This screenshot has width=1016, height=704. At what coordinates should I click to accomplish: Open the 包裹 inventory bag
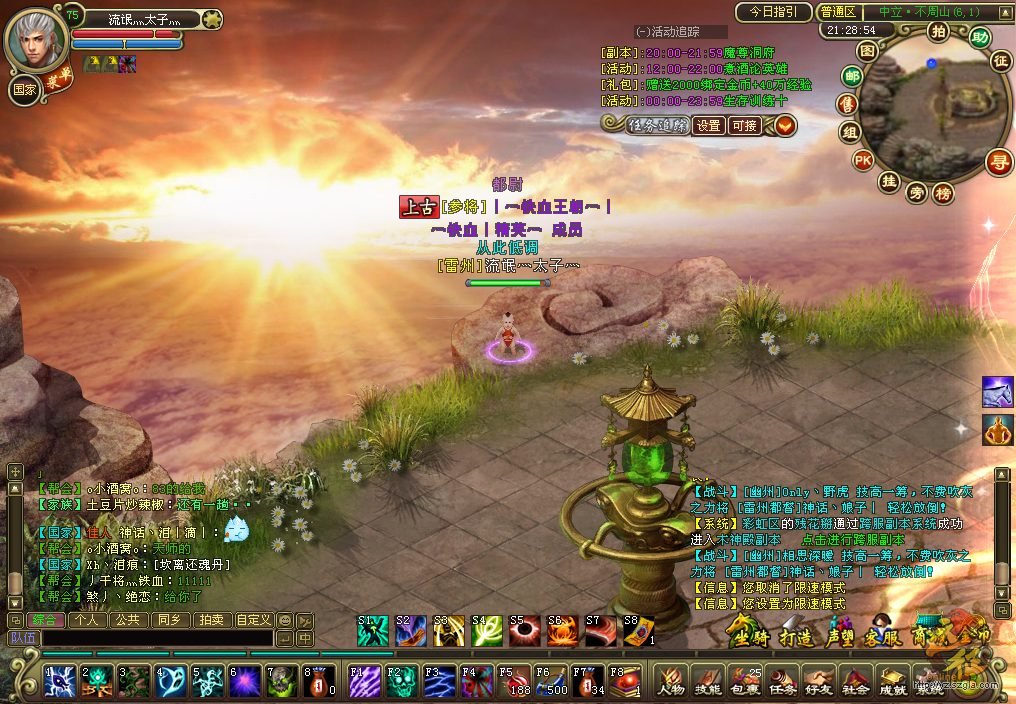744,682
